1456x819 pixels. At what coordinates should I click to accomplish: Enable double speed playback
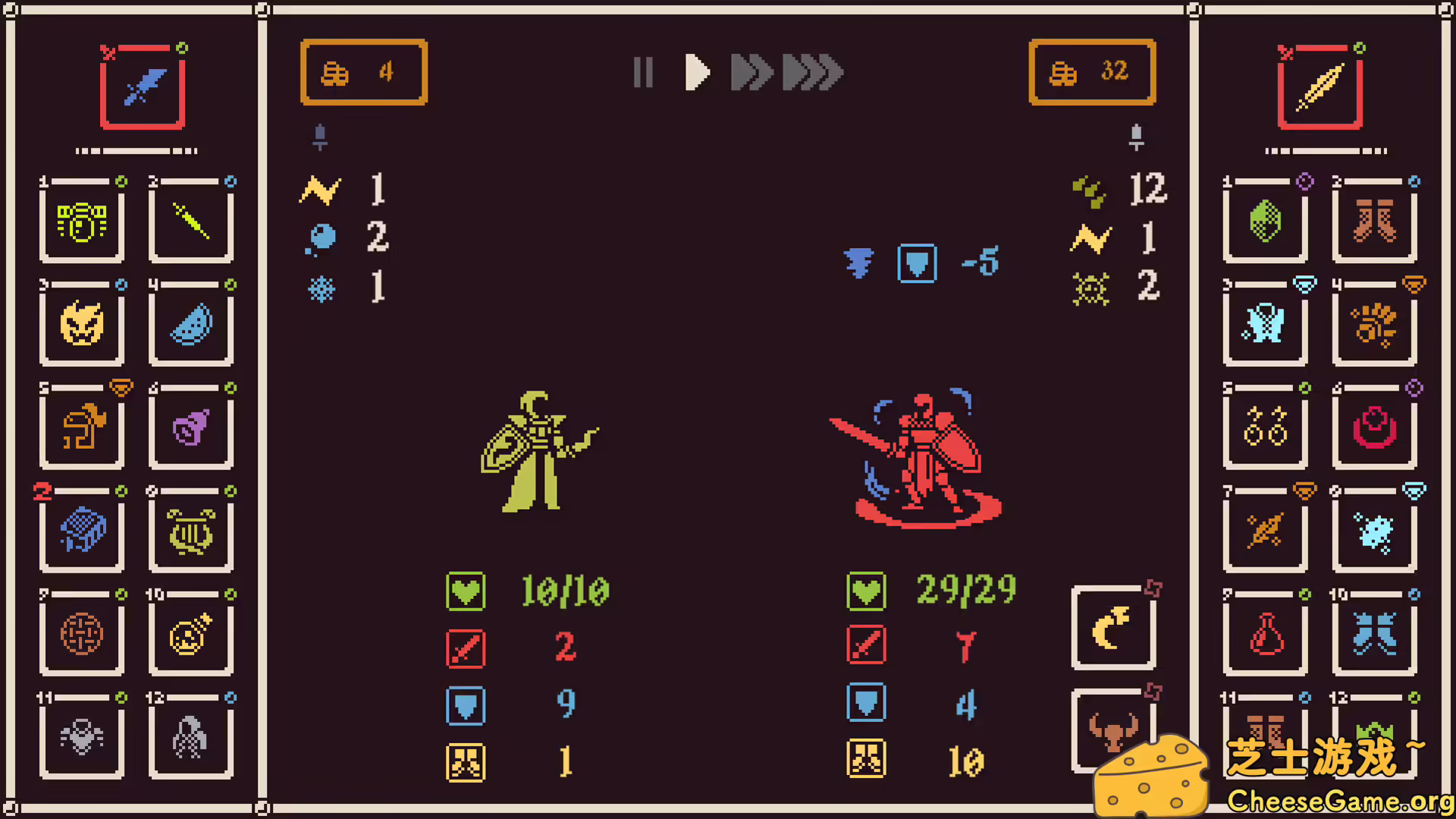751,72
